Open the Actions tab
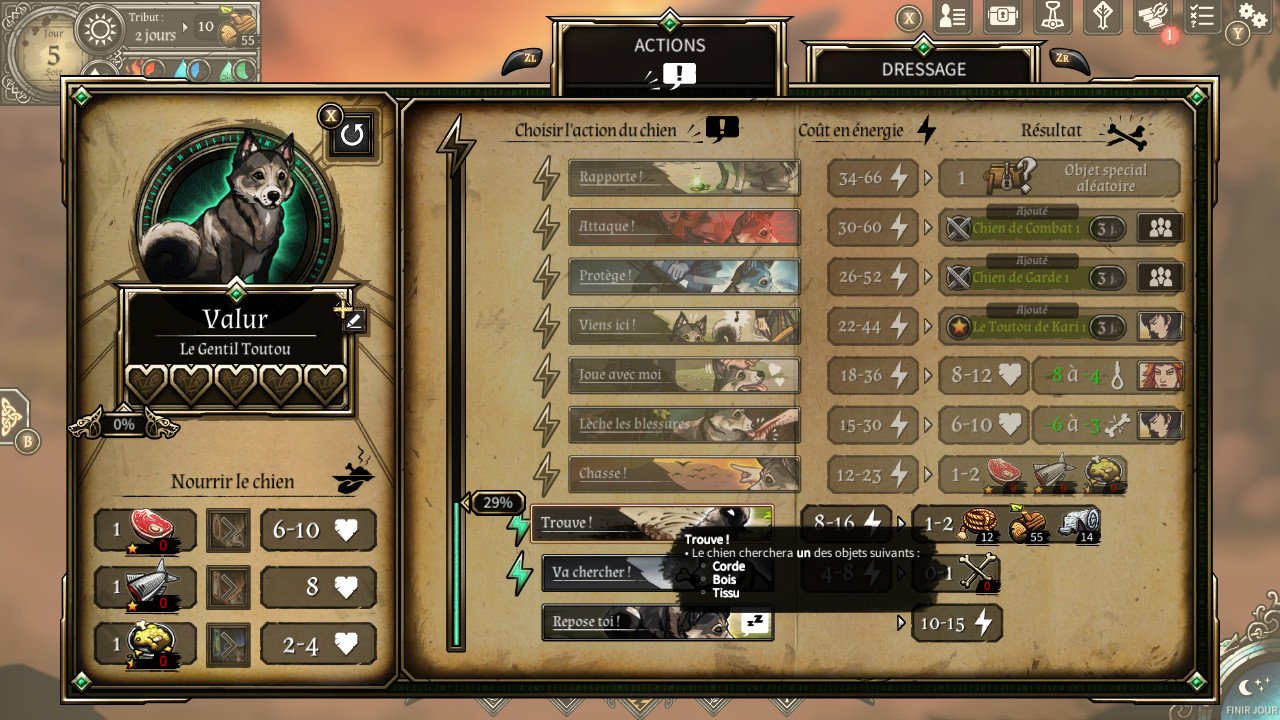 669,46
